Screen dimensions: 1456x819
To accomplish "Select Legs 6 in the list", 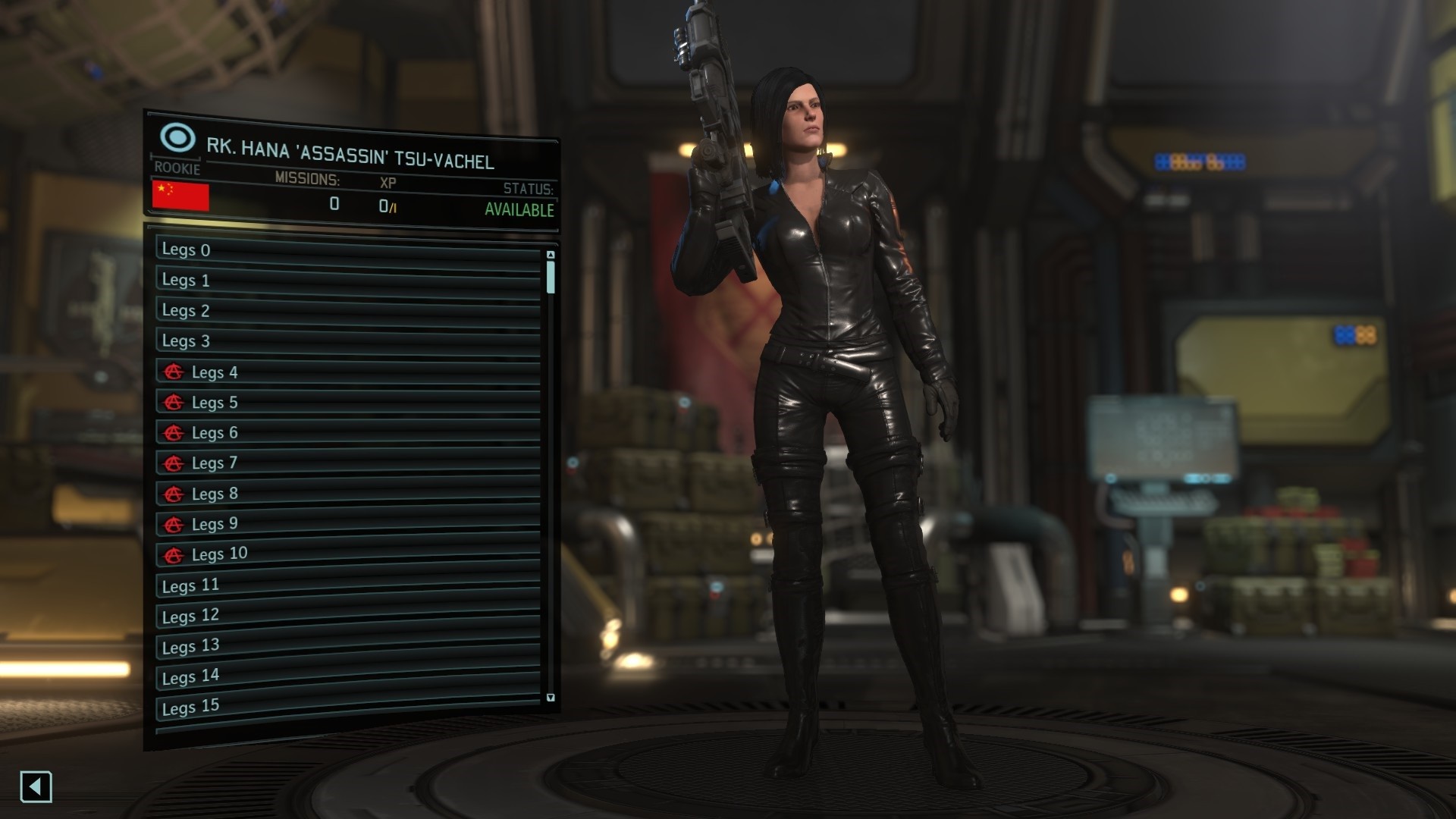I will click(347, 433).
